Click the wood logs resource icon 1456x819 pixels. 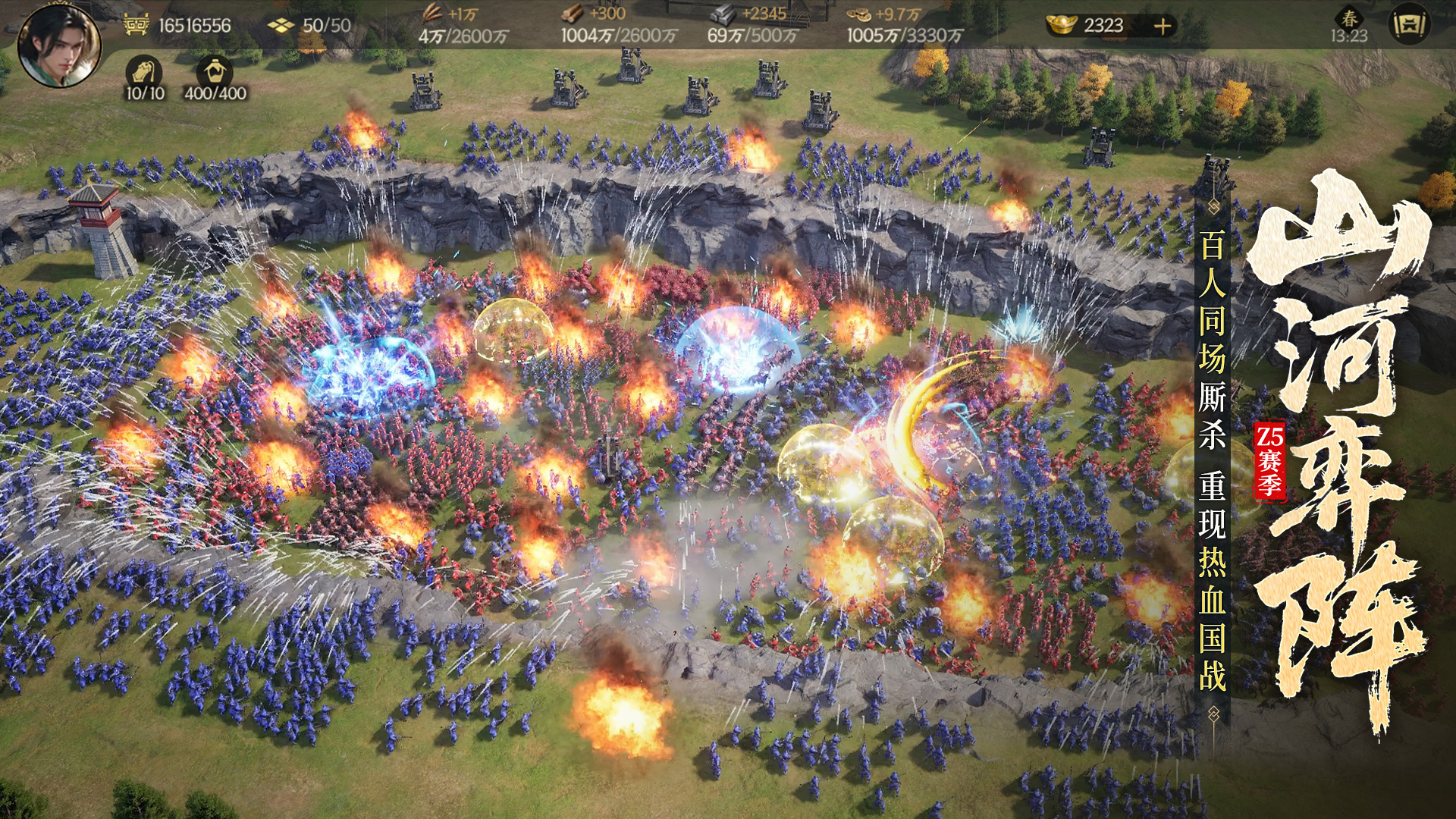pos(573,14)
